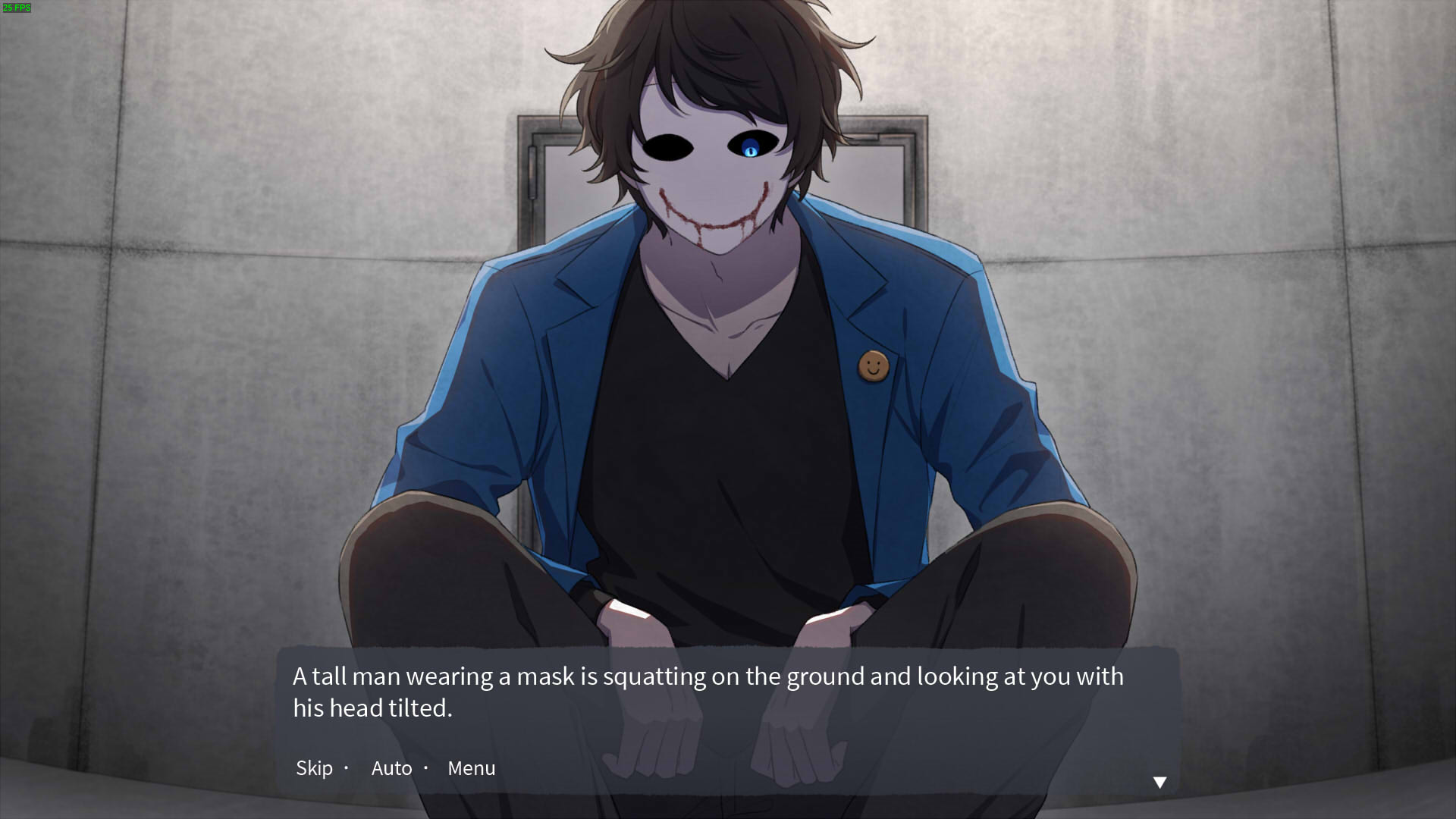Activate Skip mode to fast-forward text
This screenshot has width=1456, height=819.
tap(314, 768)
